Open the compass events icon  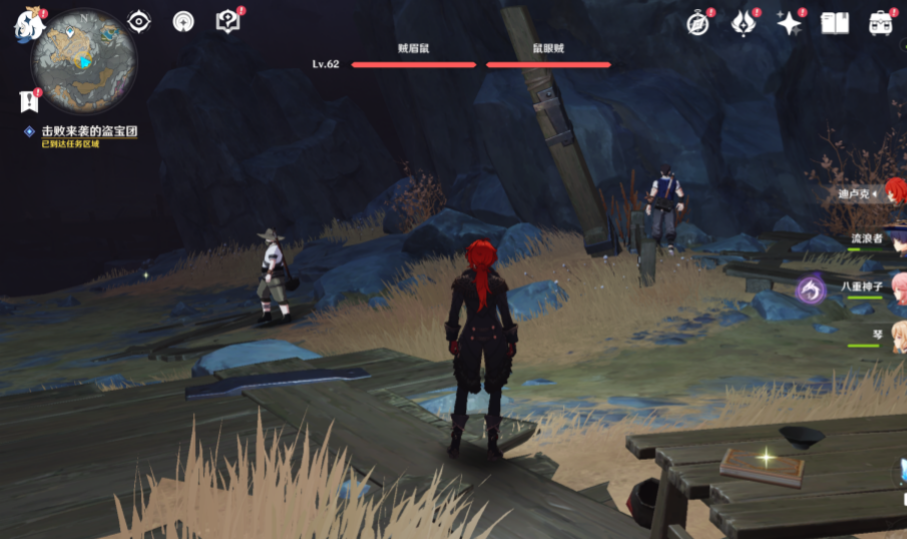coord(698,24)
